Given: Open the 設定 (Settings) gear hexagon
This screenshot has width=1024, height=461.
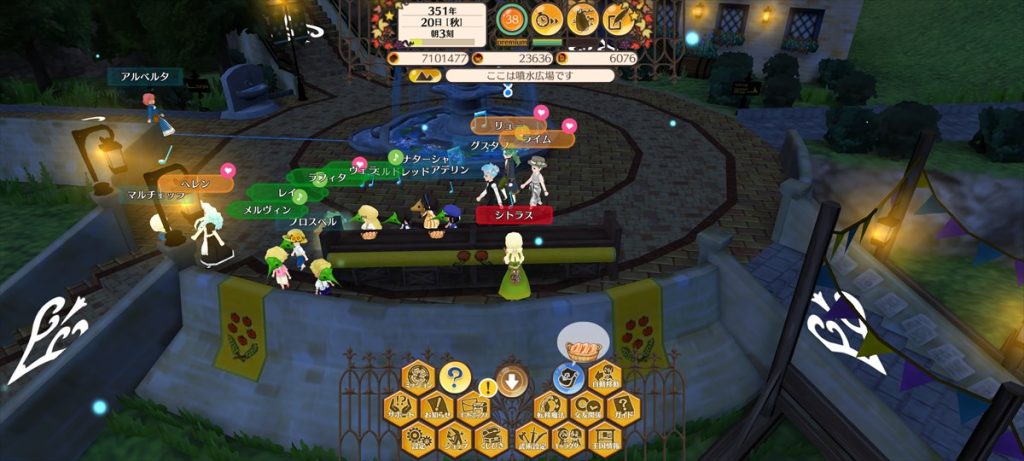Looking at the screenshot, I should tap(418, 437).
